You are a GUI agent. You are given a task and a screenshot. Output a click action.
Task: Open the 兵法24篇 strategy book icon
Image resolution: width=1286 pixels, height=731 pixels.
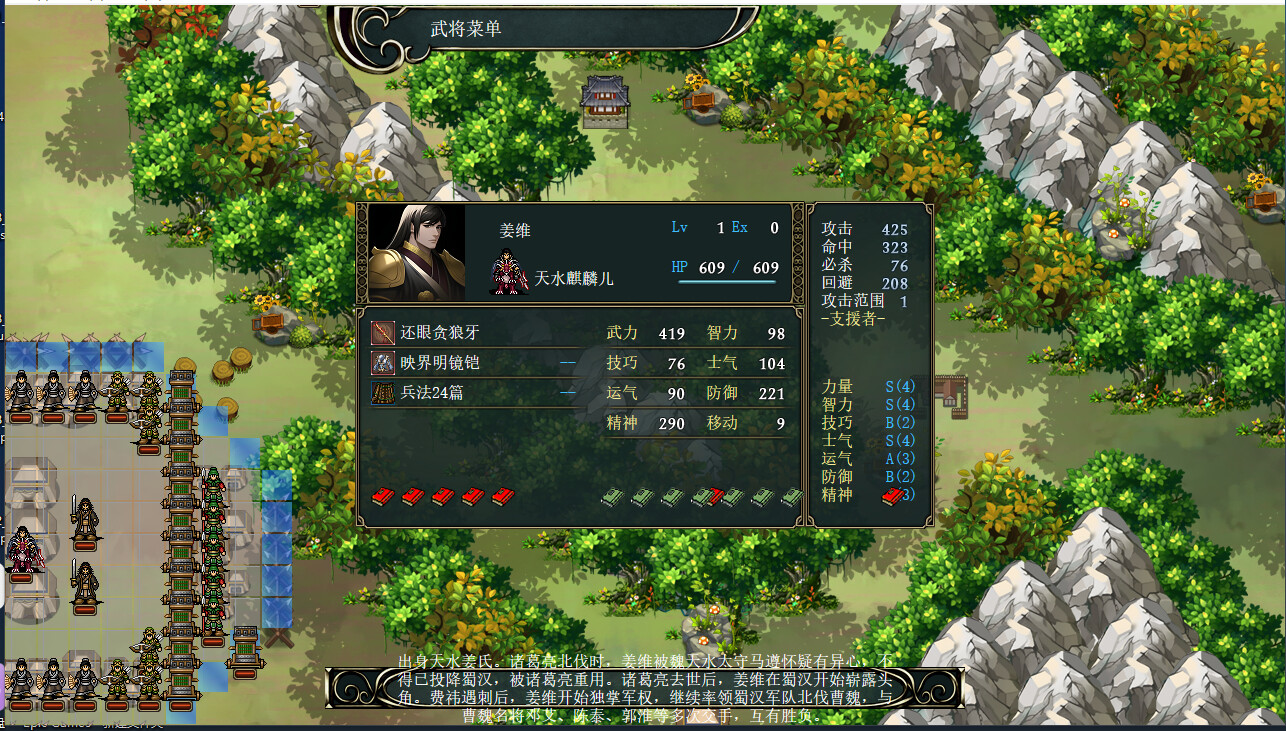(x=384, y=394)
